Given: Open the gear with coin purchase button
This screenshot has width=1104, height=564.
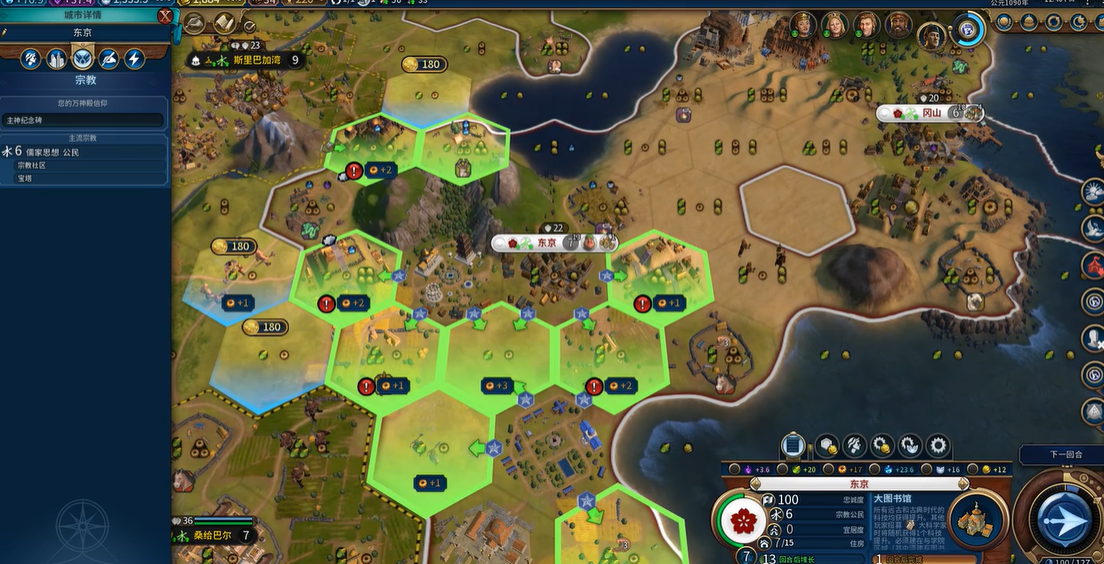Looking at the screenshot, I should pyautogui.click(x=881, y=445).
